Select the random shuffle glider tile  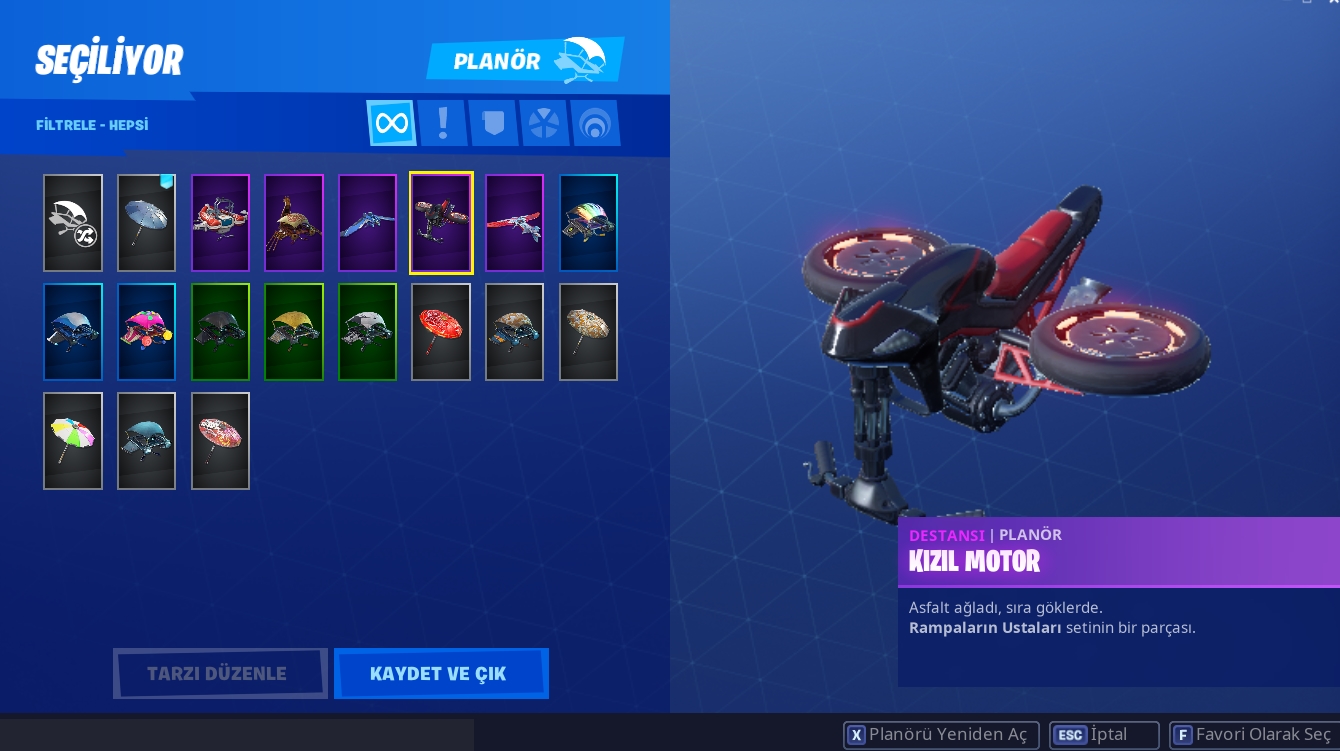pos(73,223)
